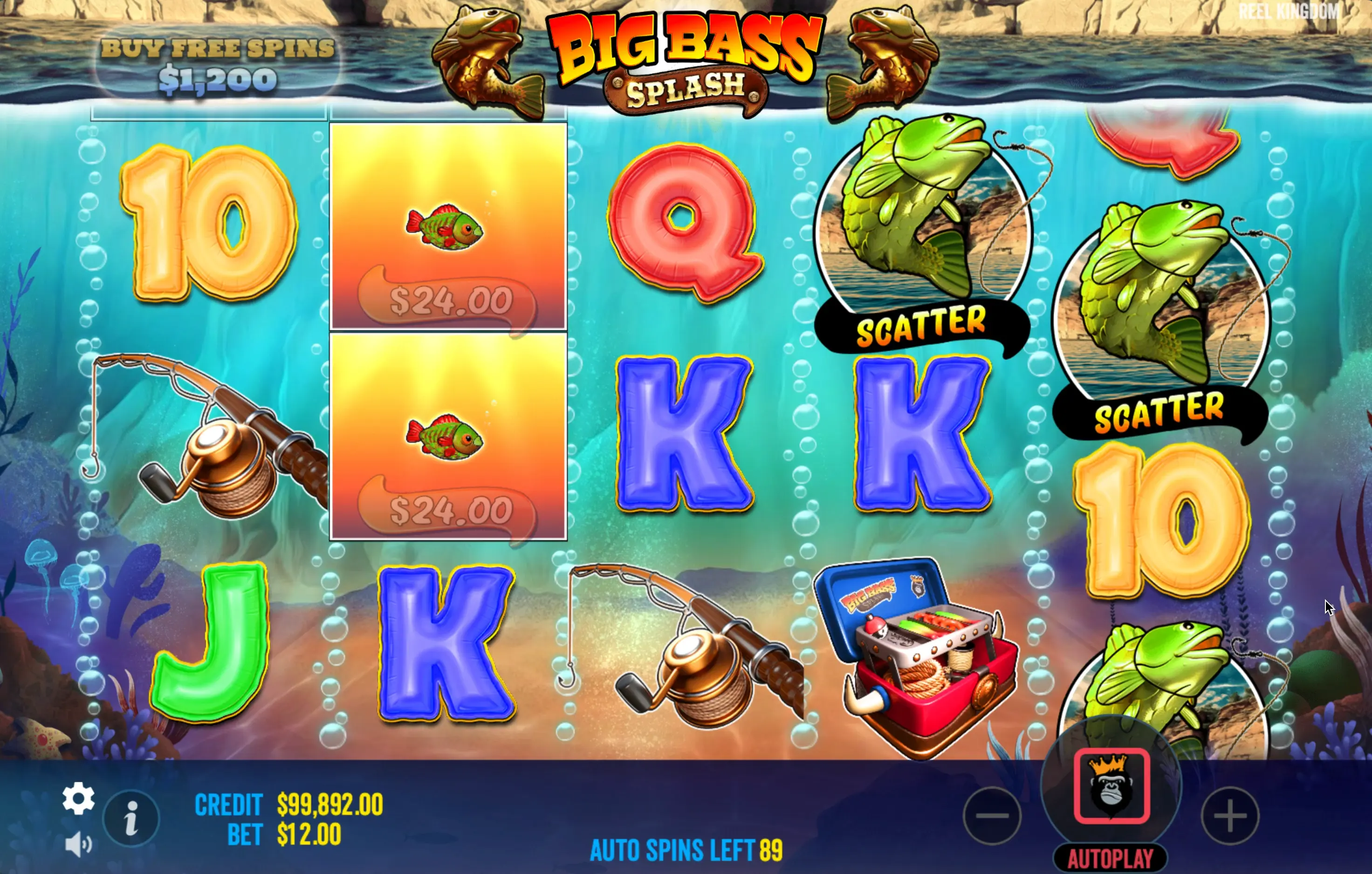Toggle the sound speaker icon
This screenshot has width=1372, height=874.
pyautogui.click(x=78, y=844)
